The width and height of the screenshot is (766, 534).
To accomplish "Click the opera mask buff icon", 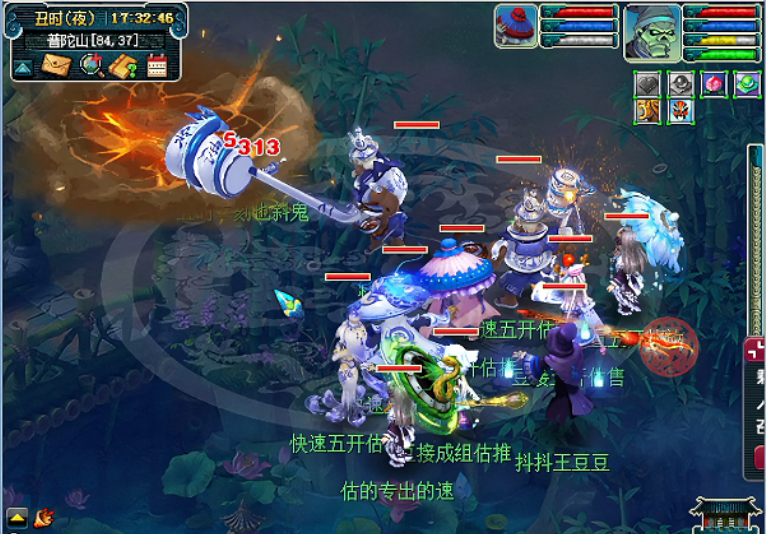I will (680, 110).
